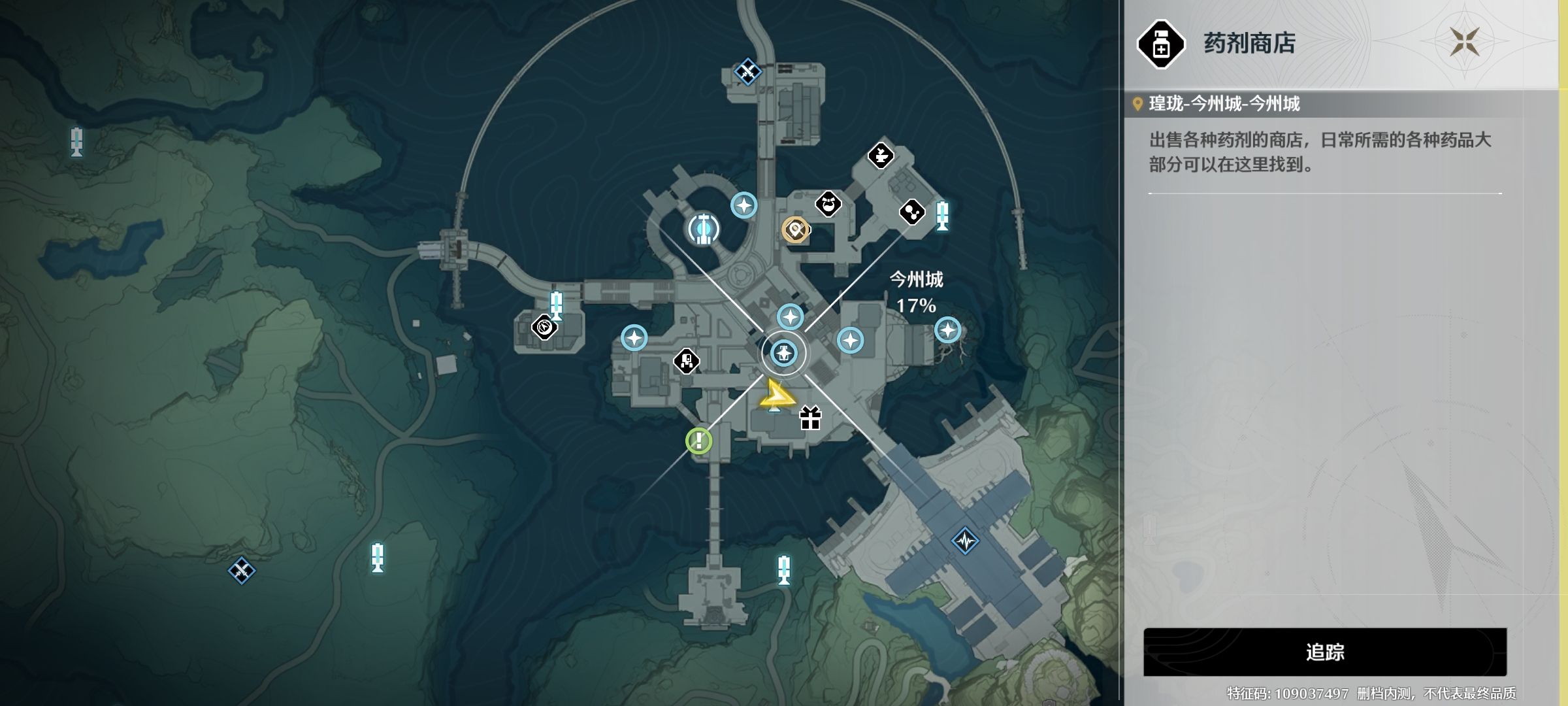Pick the mortar-and-pestle shop marker
Screen dimensions: 1568x706
point(881,156)
